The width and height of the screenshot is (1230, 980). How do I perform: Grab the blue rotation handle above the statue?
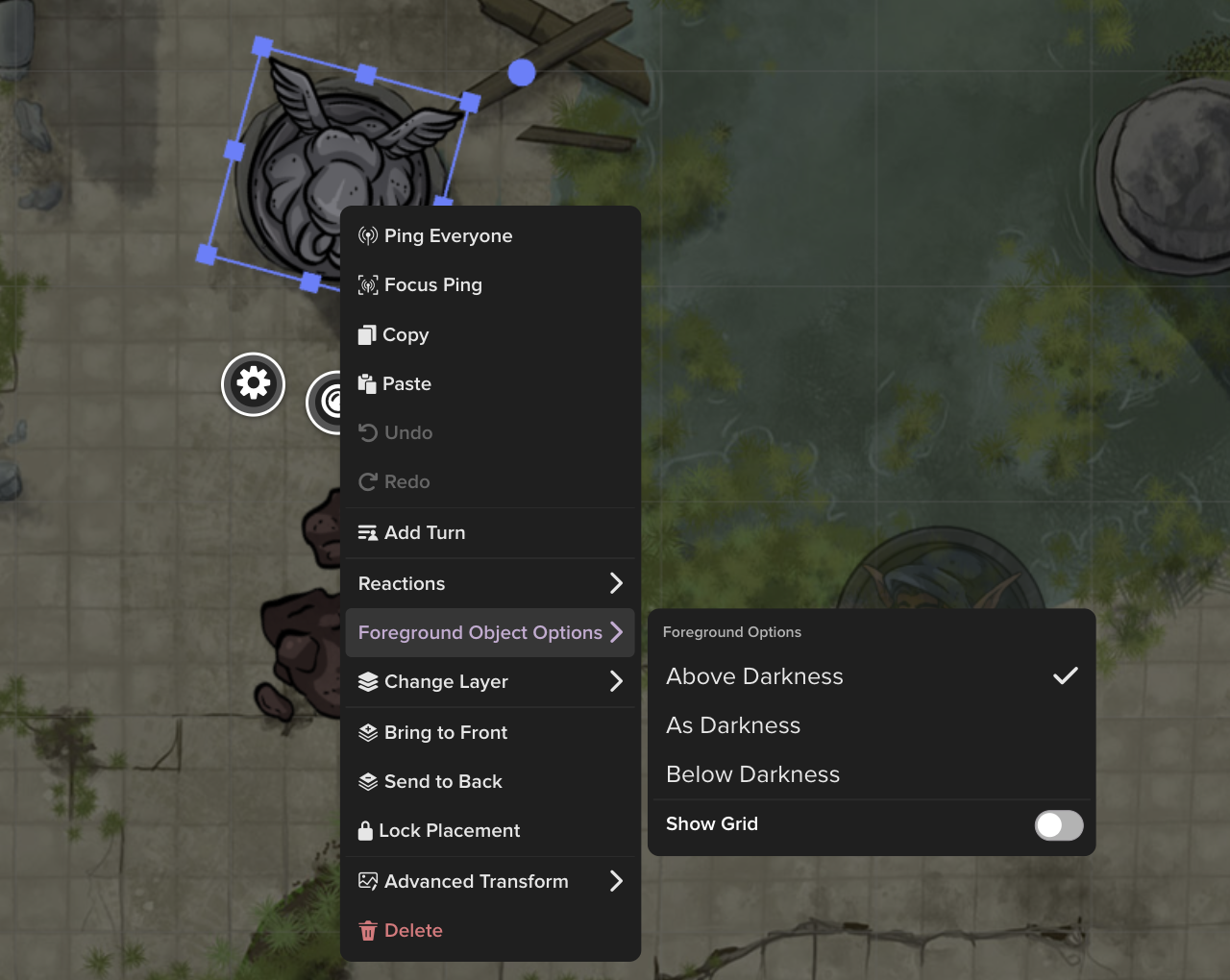(522, 71)
